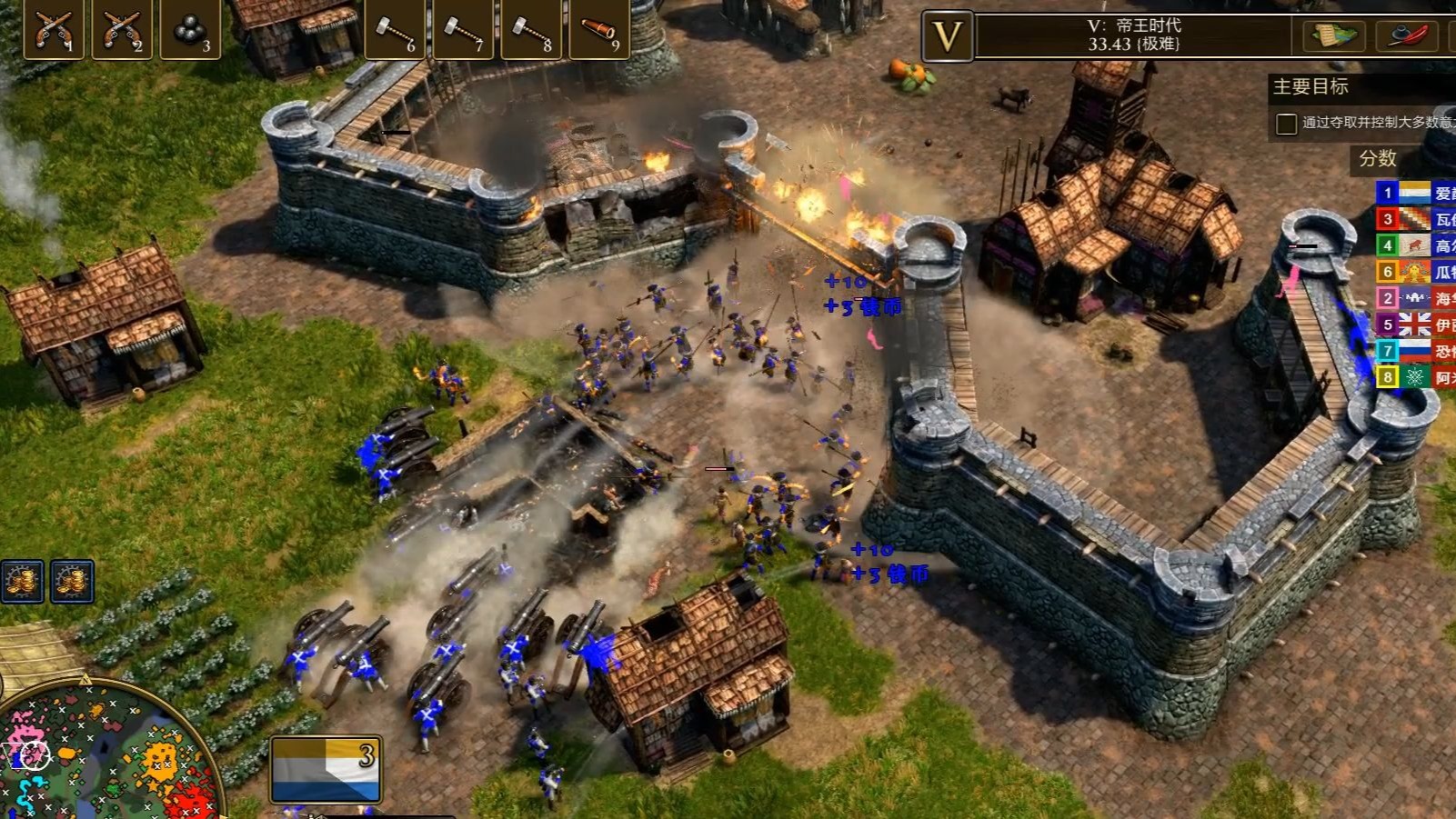Screen dimensions: 1456x819
Task: Open the home city flag shipment button
Action: [326, 770]
